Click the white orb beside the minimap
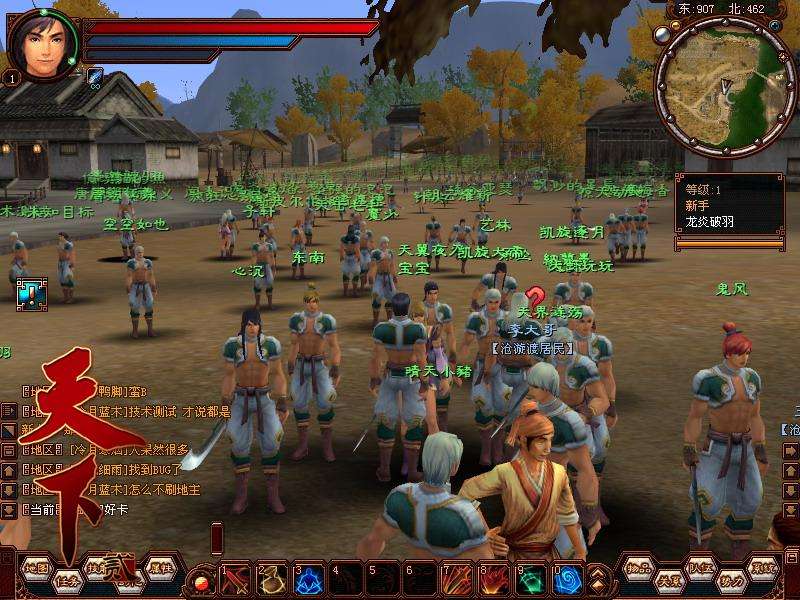The height and width of the screenshot is (600, 800). [x=661, y=36]
